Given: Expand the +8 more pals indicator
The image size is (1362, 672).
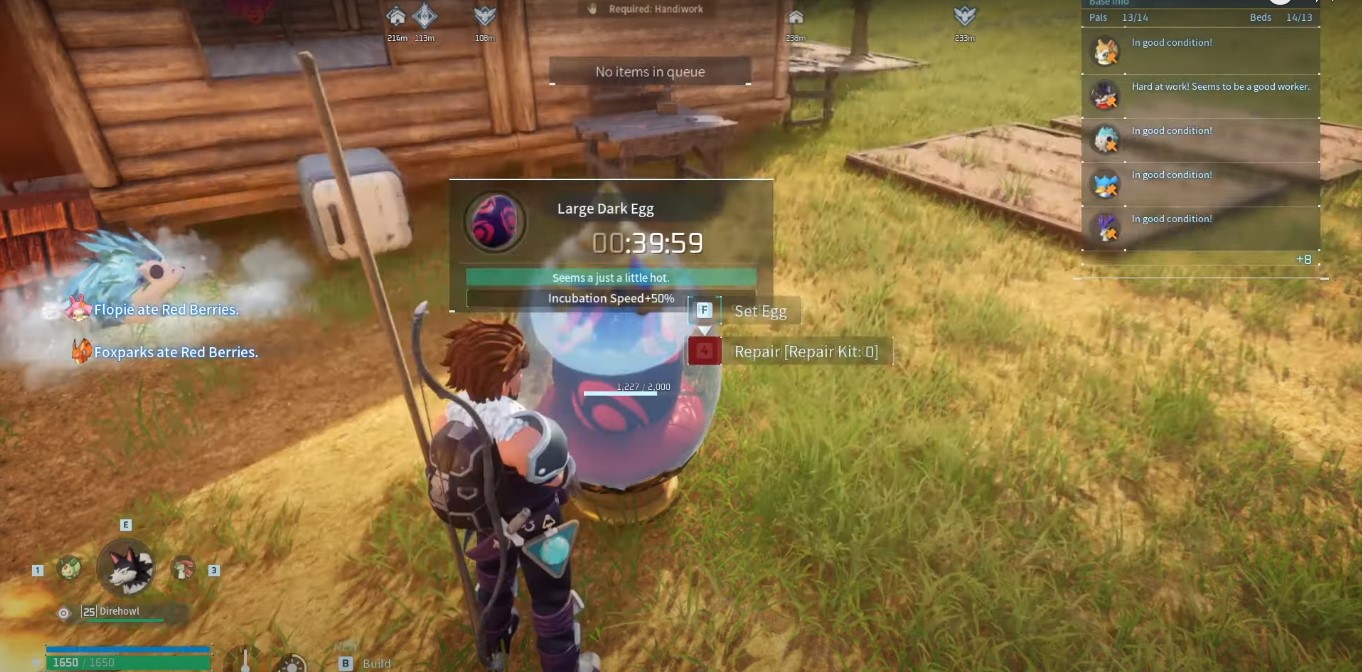Looking at the screenshot, I should (x=1303, y=260).
